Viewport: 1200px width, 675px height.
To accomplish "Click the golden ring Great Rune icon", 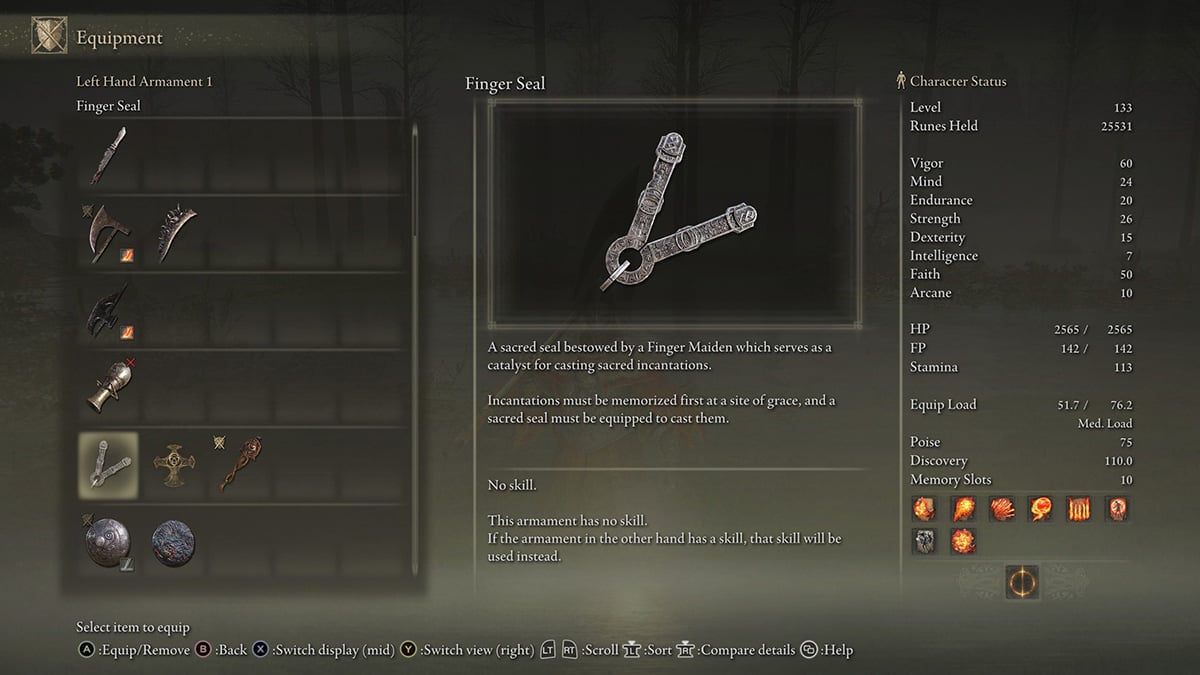I will click(1022, 582).
